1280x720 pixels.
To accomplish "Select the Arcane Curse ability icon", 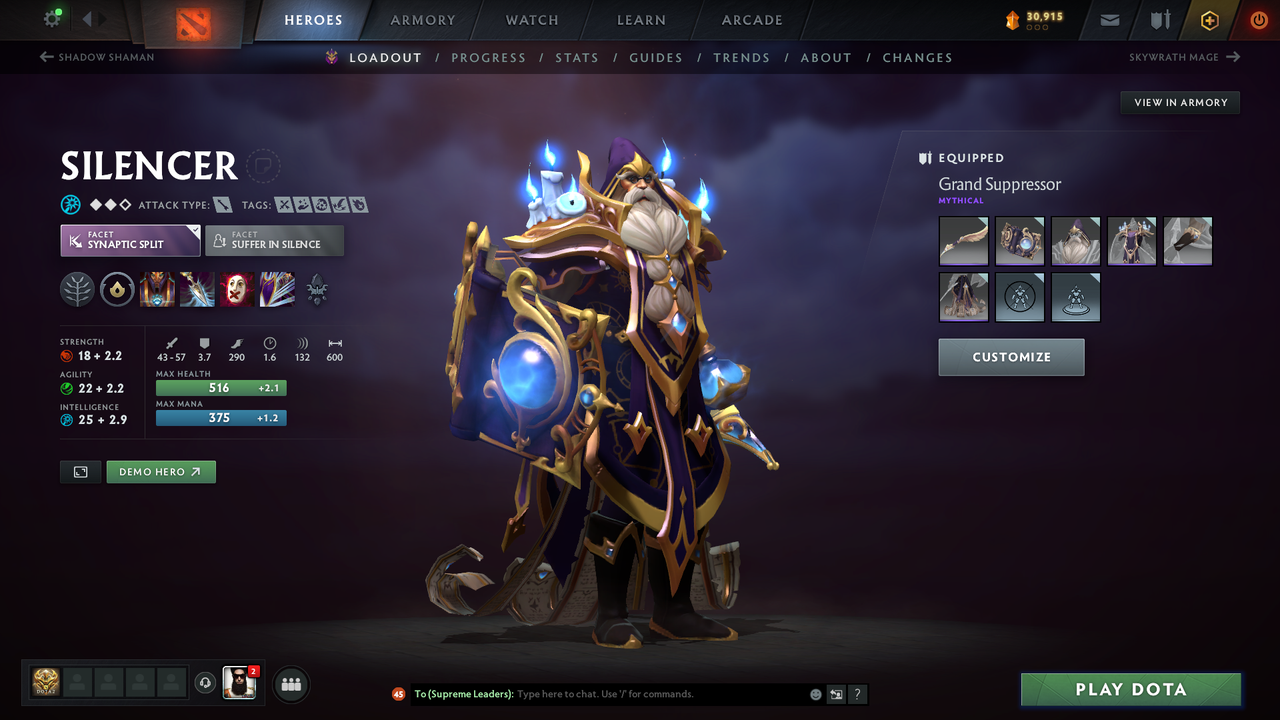I will [x=157, y=290].
